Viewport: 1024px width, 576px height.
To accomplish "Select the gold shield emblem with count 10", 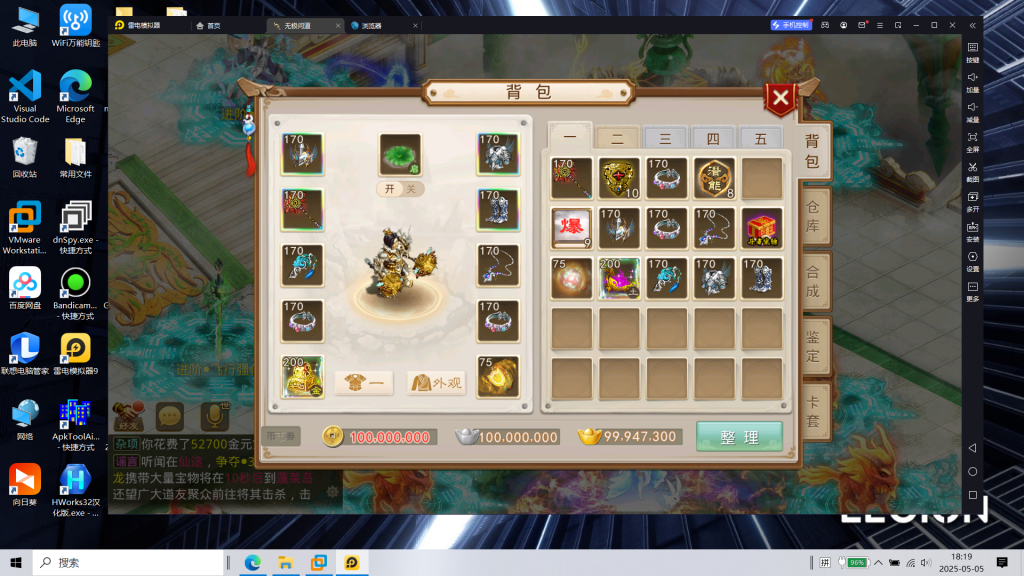I will tap(619, 177).
